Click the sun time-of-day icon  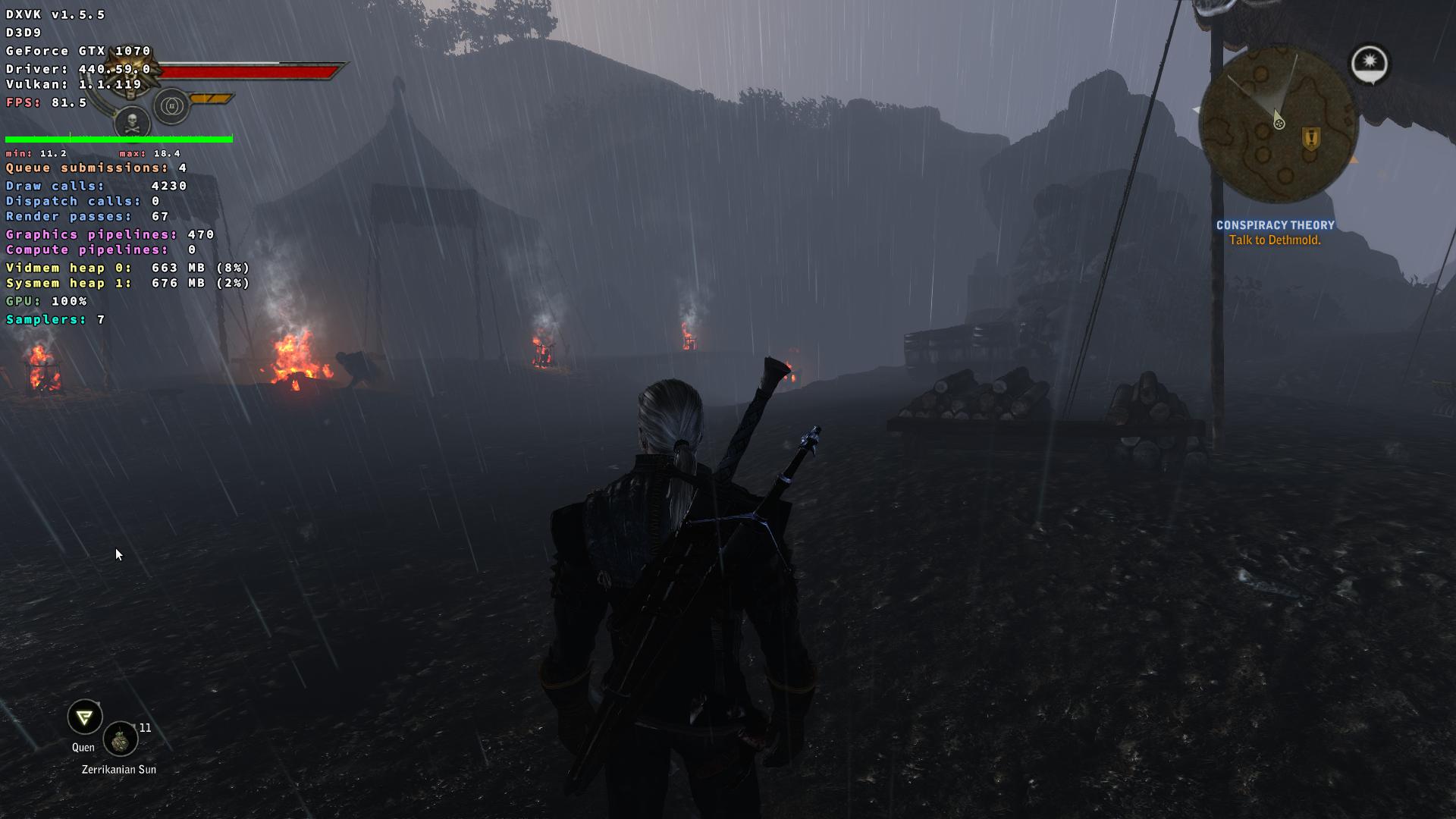pos(1370,63)
